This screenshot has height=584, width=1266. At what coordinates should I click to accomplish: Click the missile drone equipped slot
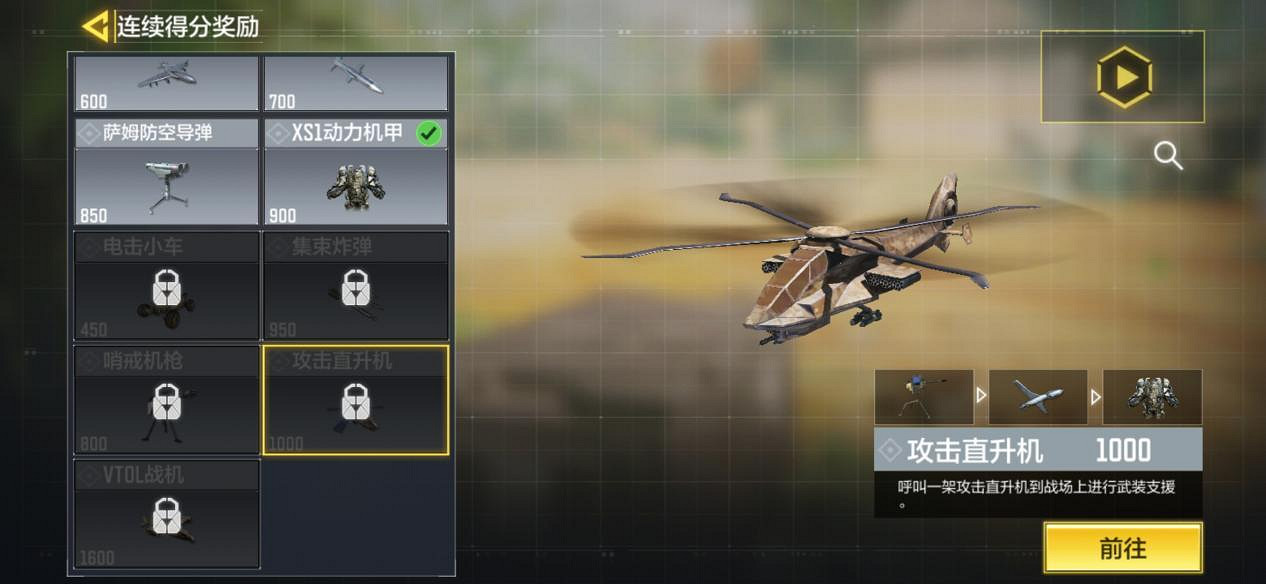(x=1038, y=397)
